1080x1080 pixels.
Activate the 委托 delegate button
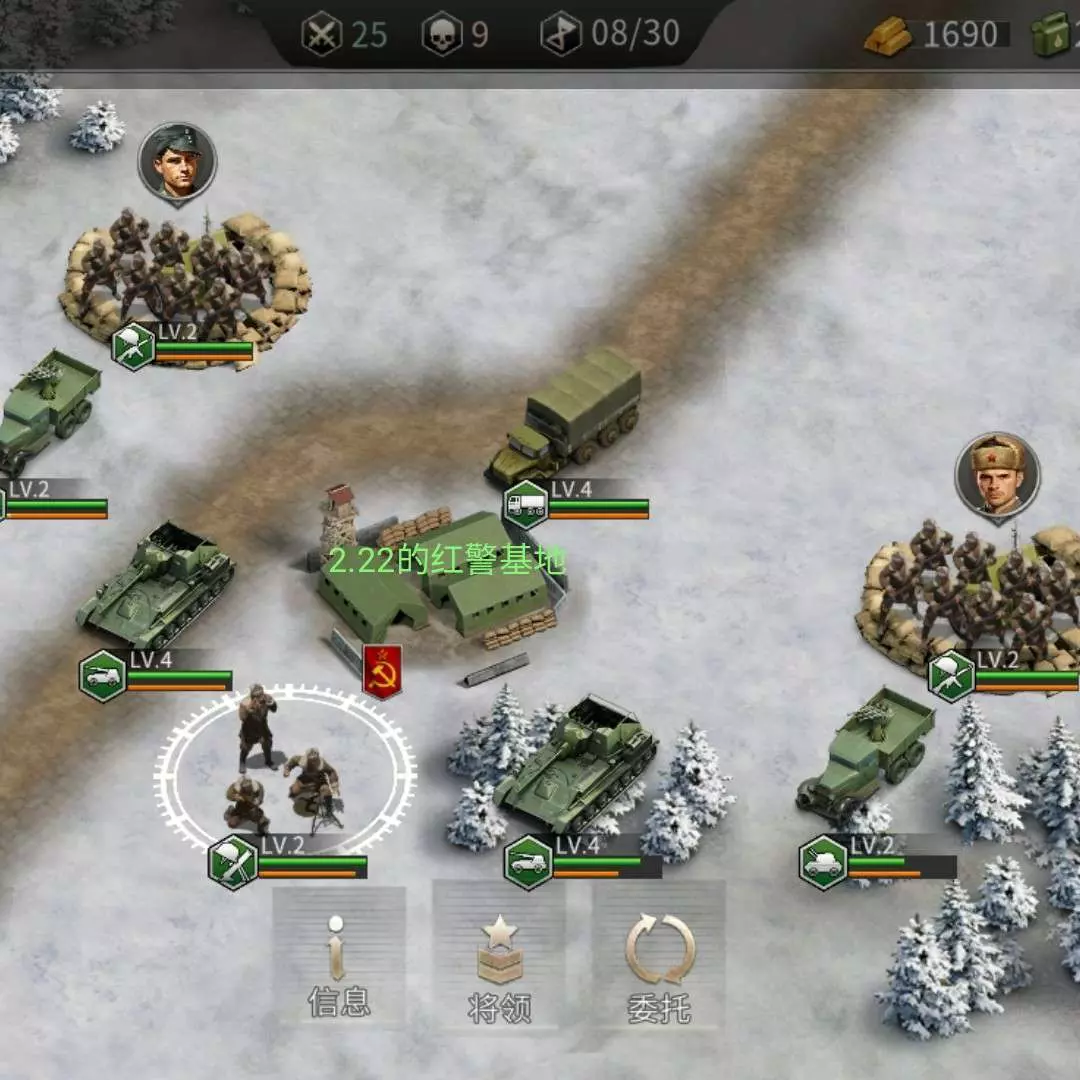coord(659,957)
